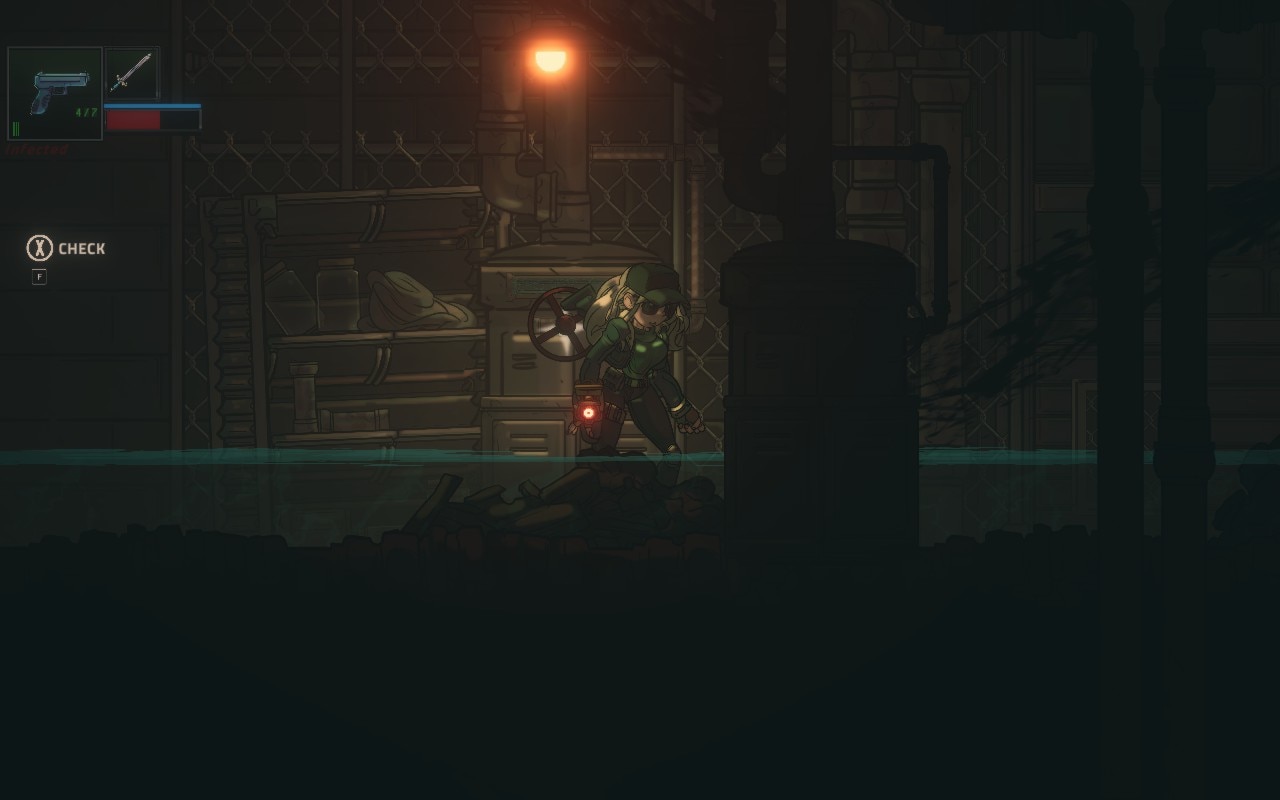Screen dimensions: 1280x800
Task: Select the pistol weapon slot
Action: point(55,93)
